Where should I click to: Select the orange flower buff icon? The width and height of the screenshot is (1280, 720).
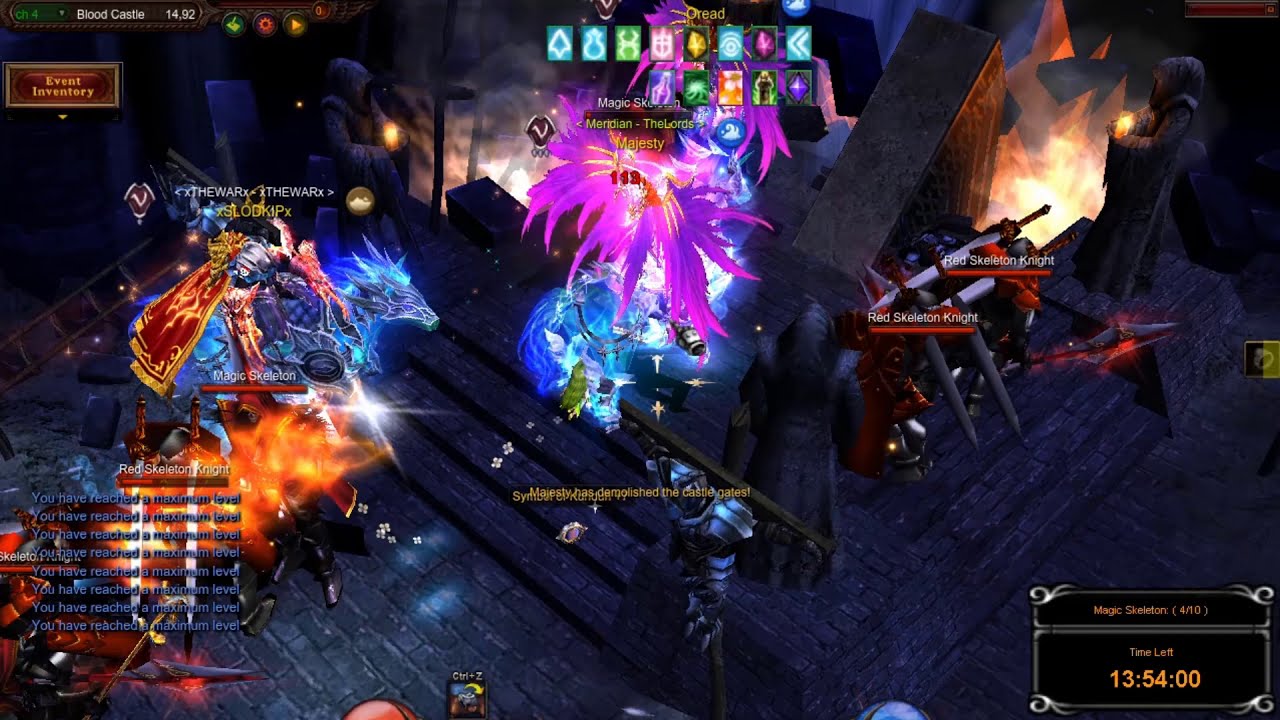pos(731,88)
